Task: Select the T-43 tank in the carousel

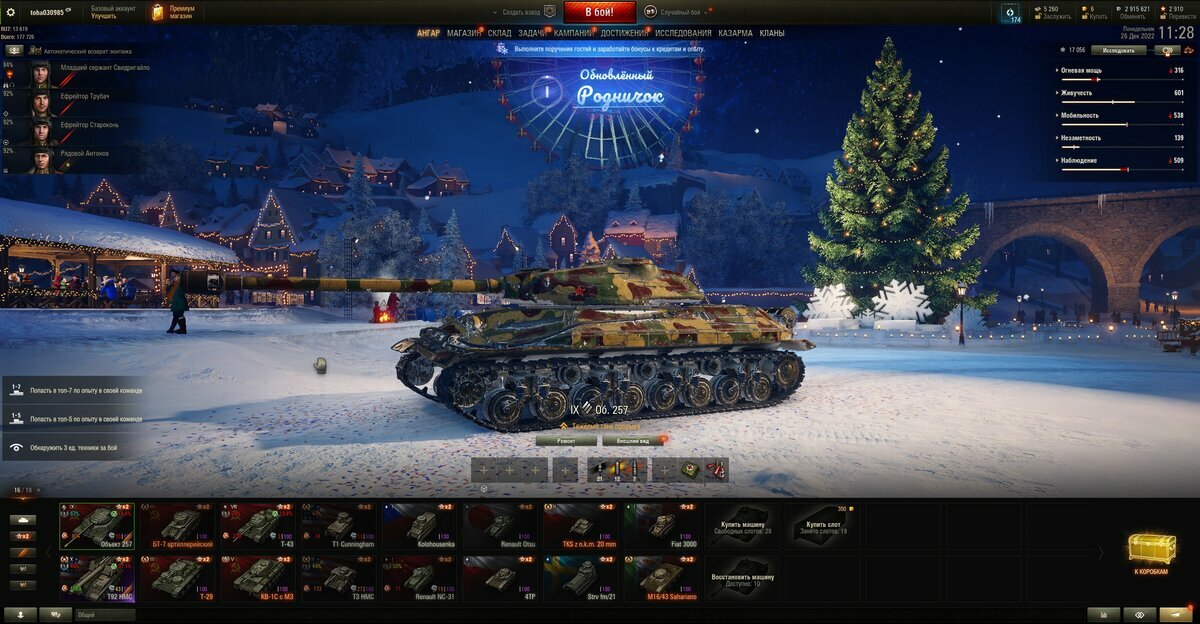Action: [257, 526]
